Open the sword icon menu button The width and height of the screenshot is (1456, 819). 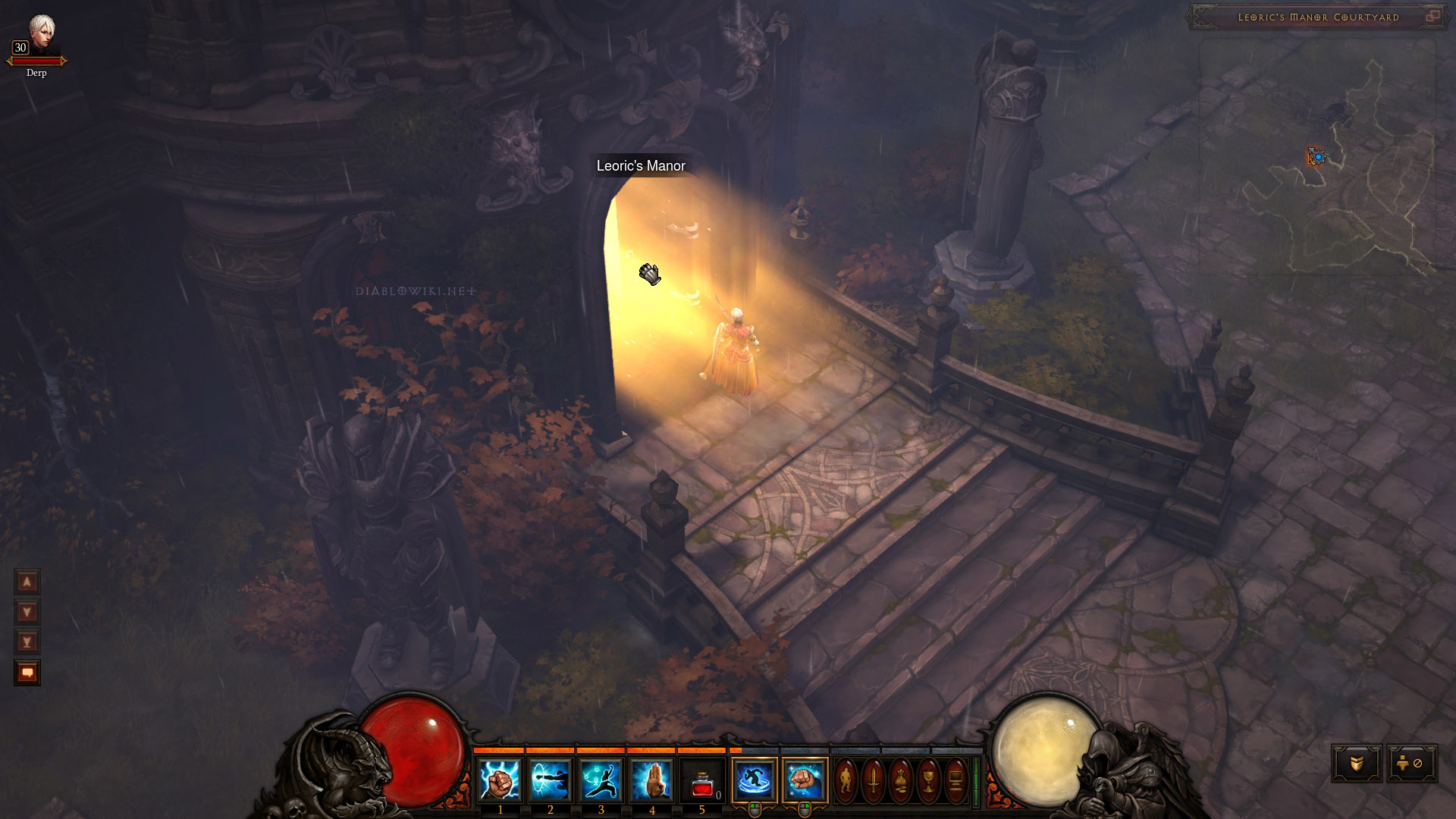tap(873, 780)
